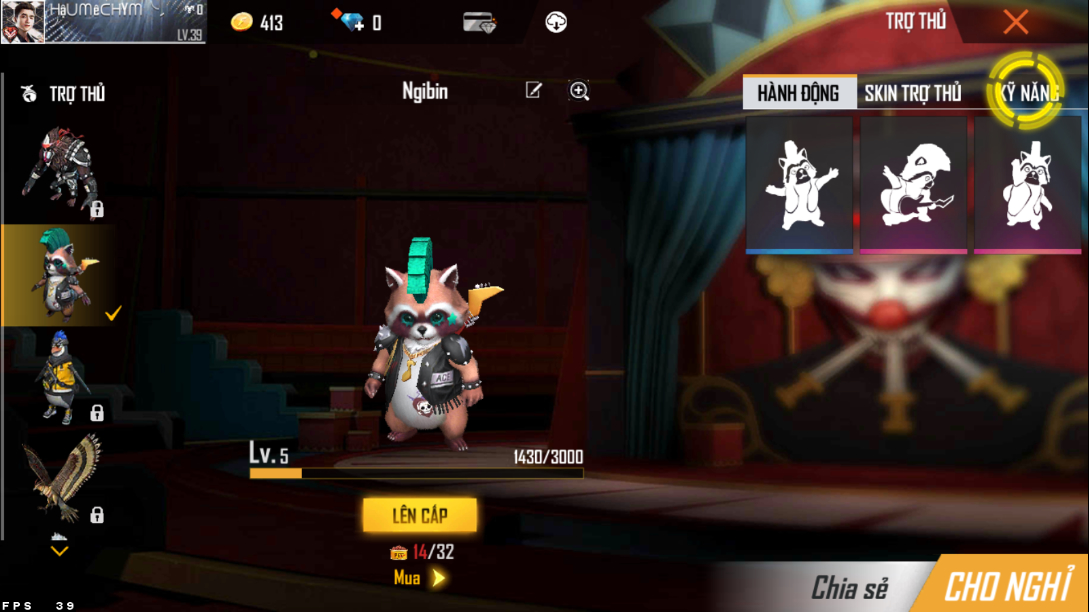Edit the pet name Ngibin
1089x612 pixels.
[534, 91]
